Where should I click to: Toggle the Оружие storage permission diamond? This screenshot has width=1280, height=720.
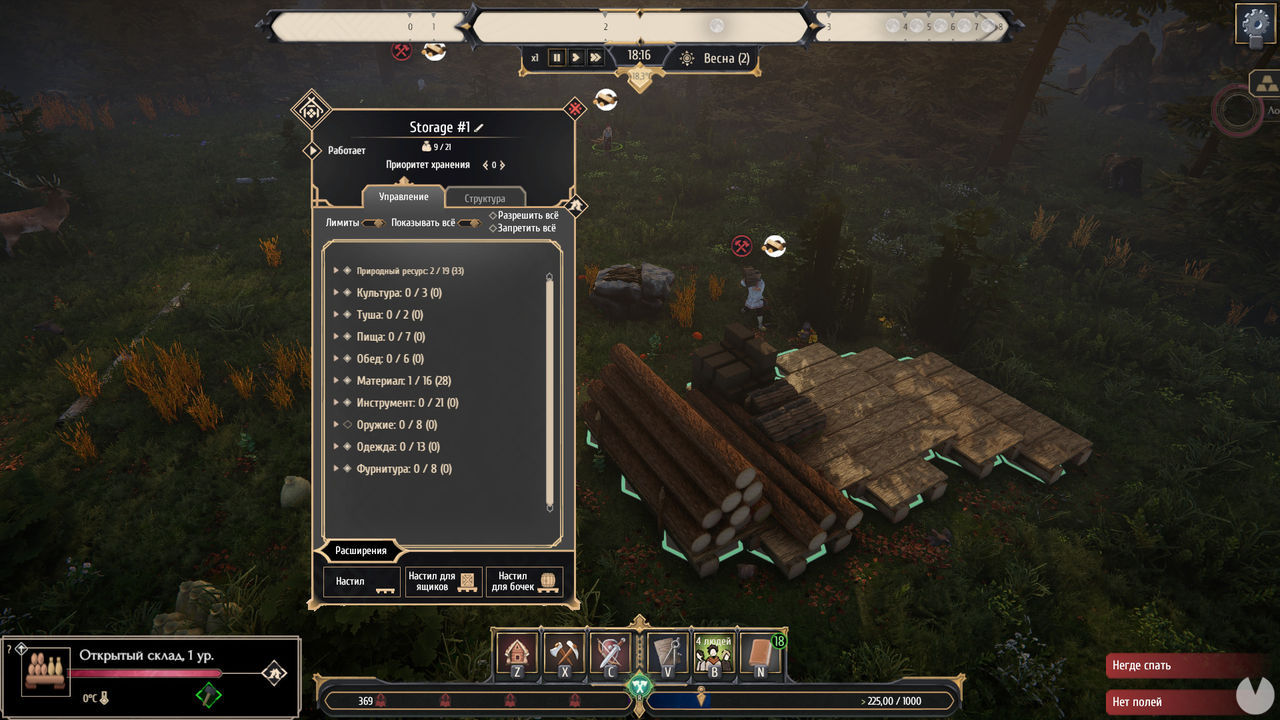click(347, 425)
